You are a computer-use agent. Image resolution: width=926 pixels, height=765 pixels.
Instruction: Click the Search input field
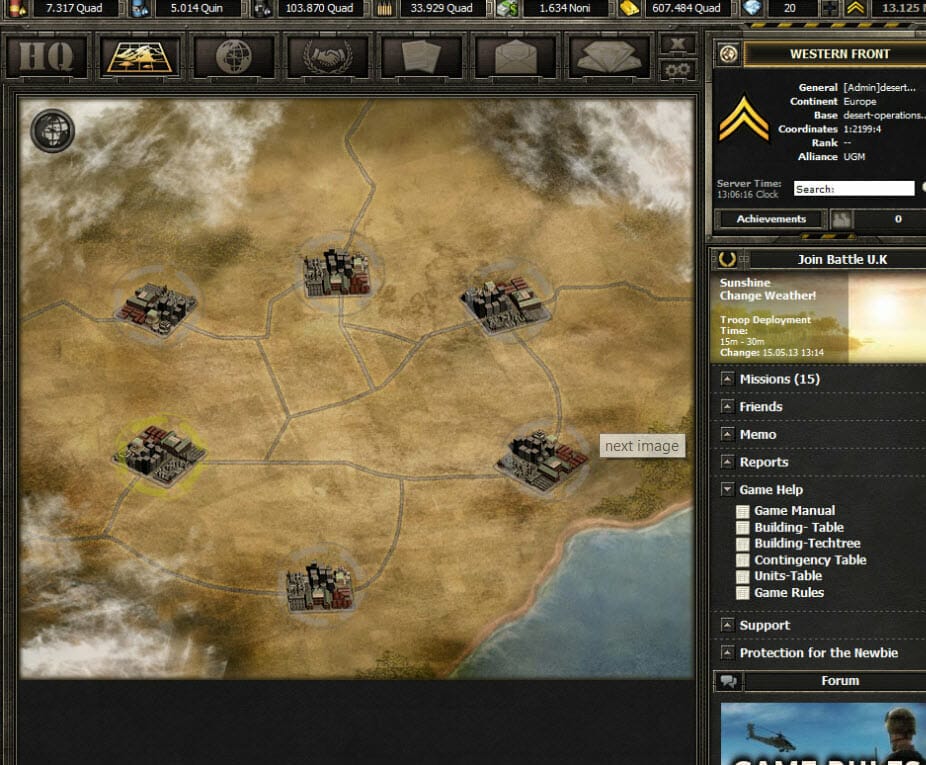click(x=854, y=189)
